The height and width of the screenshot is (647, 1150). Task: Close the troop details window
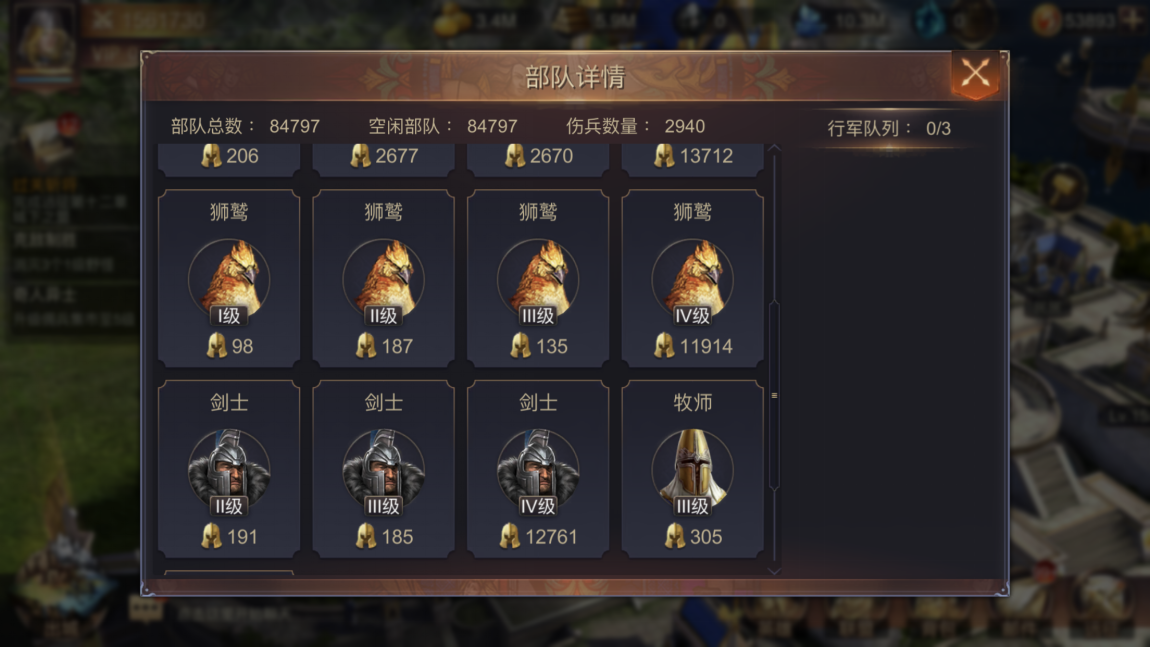pyautogui.click(x=975, y=74)
